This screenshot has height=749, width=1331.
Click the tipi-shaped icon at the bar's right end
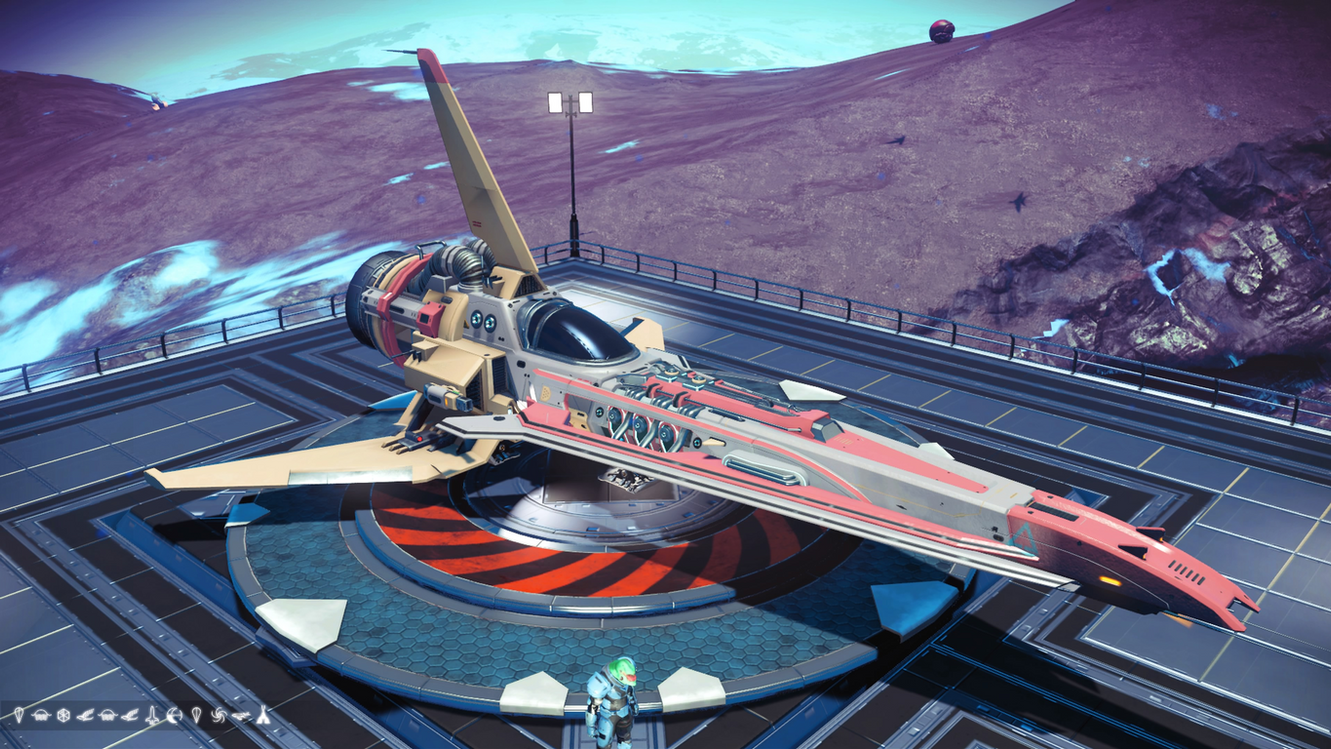pos(263,716)
